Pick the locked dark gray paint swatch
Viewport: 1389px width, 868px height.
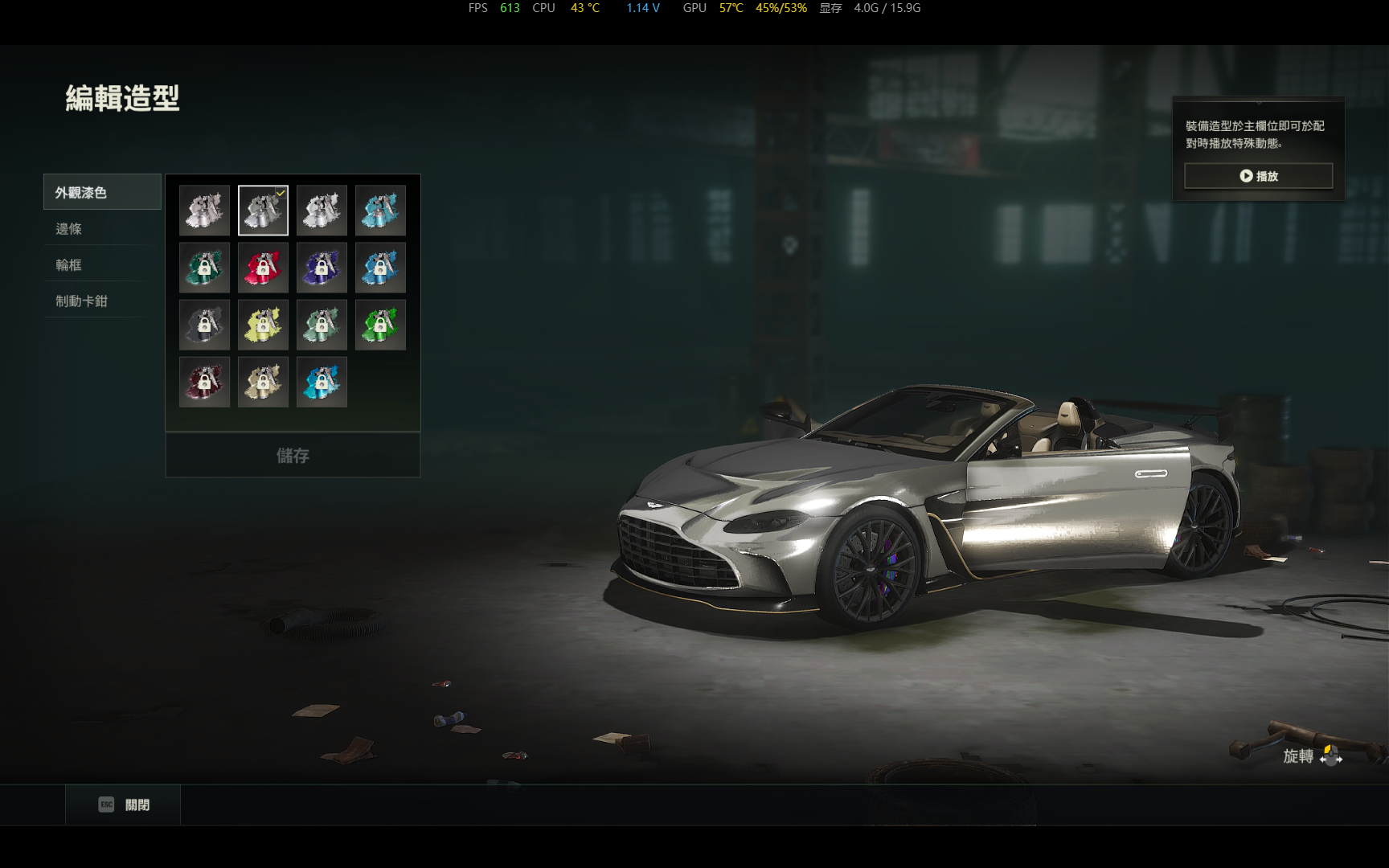(204, 325)
